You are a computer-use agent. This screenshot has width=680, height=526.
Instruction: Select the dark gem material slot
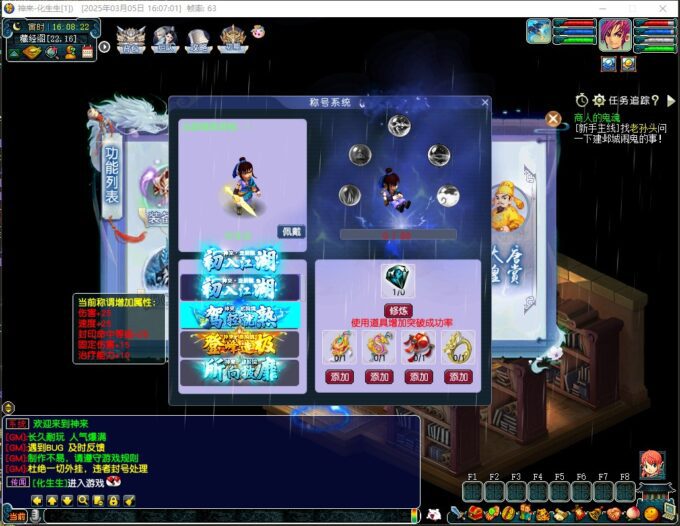coord(399,281)
